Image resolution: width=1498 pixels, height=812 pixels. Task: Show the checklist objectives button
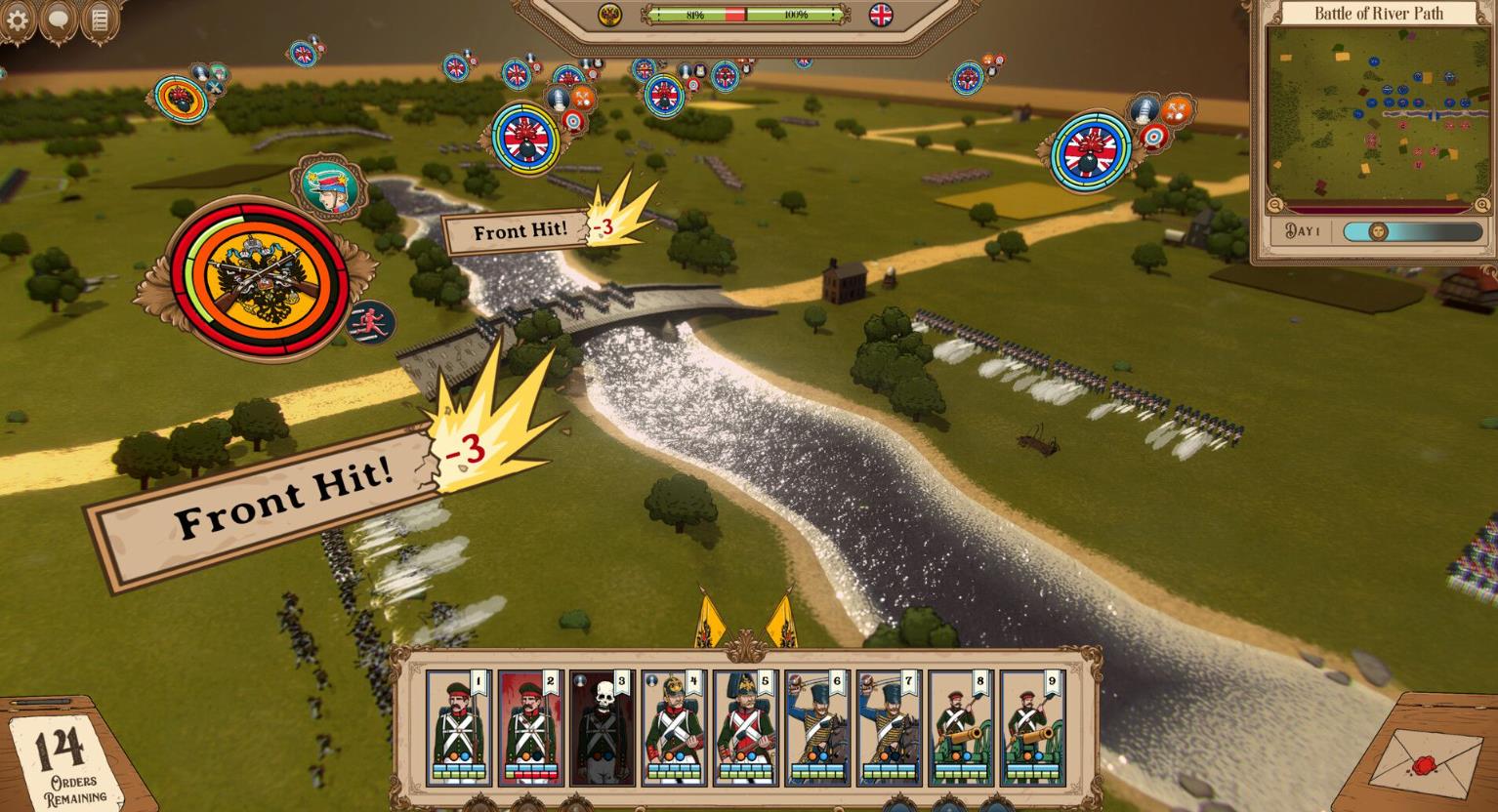point(100,20)
